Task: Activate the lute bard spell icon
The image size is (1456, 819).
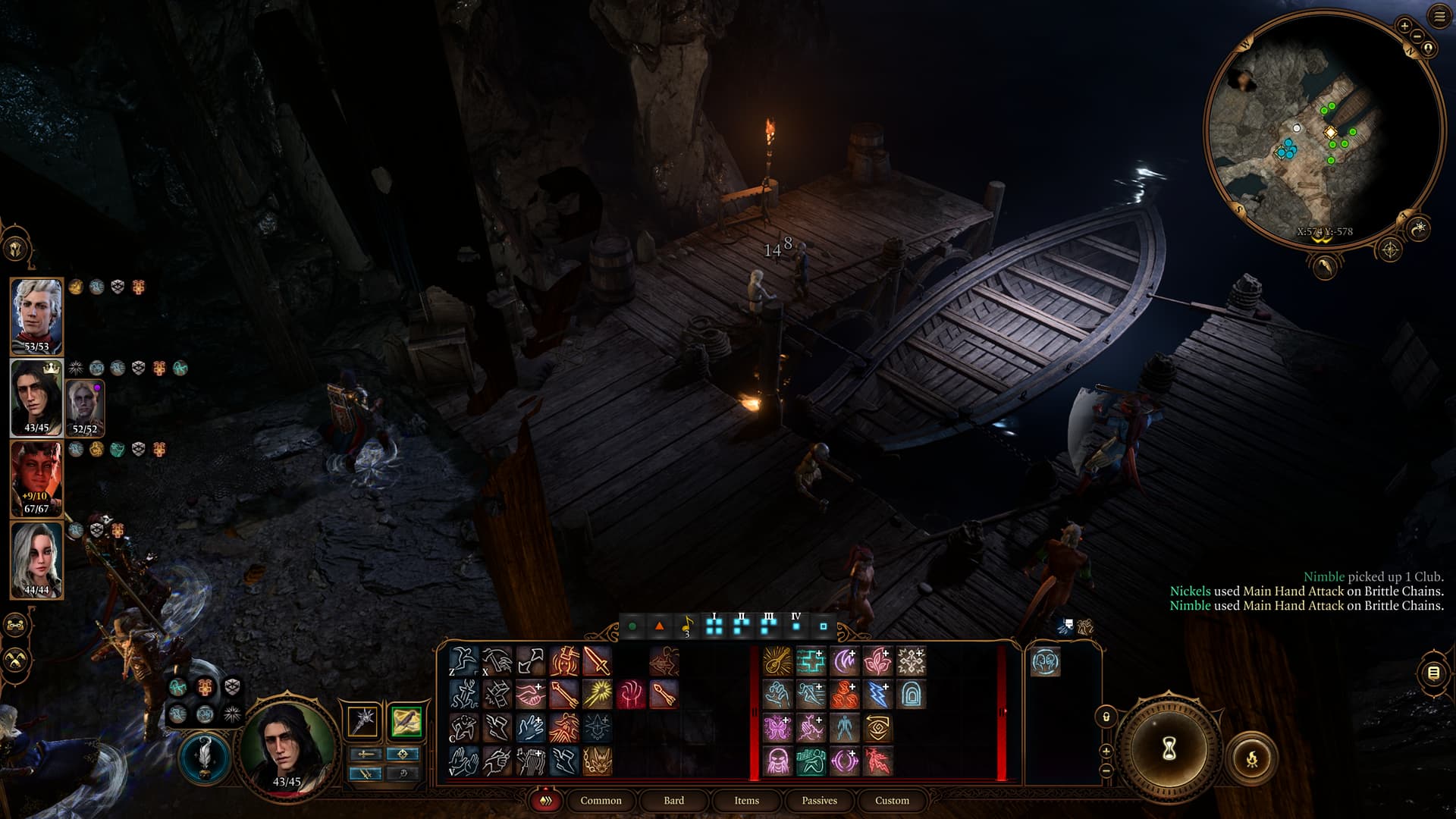Action: (777, 661)
